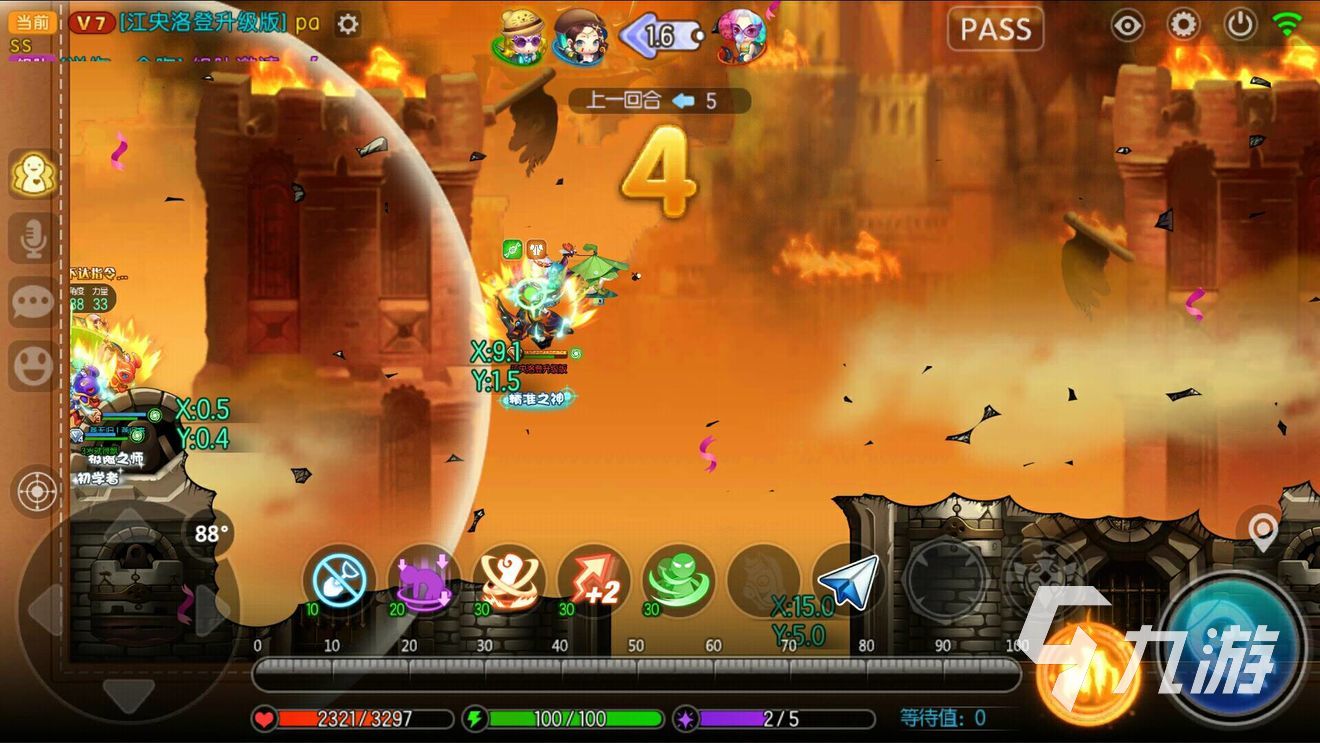Viewport: 1320px width, 743px height.
Task: Tap the power exit button
Action: (1240, 25)
